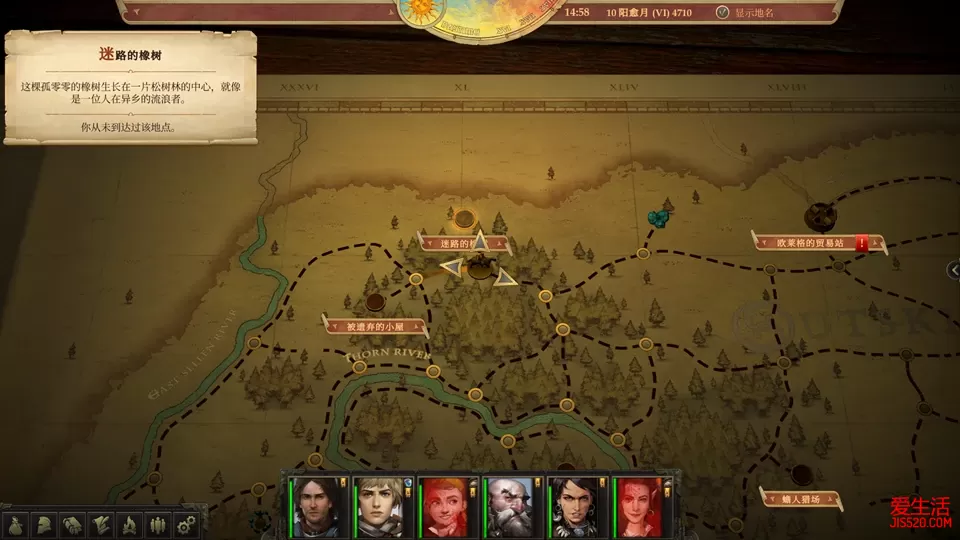Click the 欧莱格的贸易站 location label
Image resolution: width=960 pixels, height=540 pixels.
[x=811, y=242]
